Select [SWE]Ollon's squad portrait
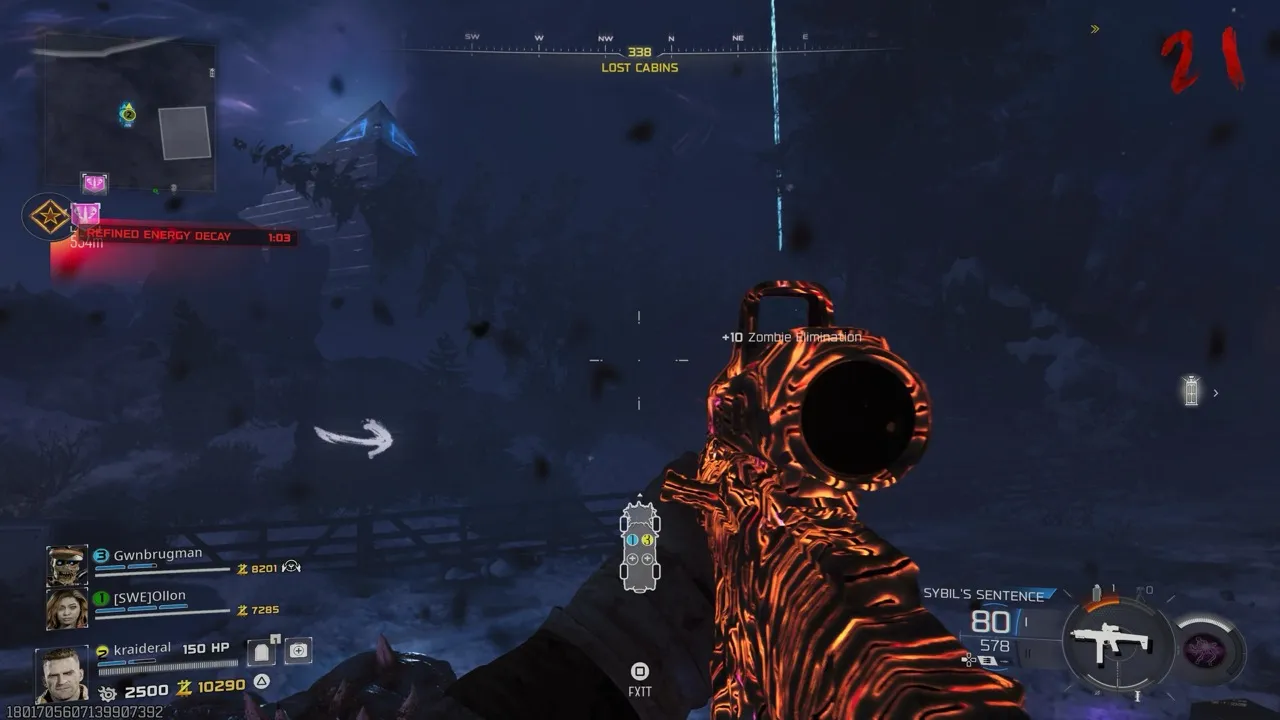 point(67,607)
